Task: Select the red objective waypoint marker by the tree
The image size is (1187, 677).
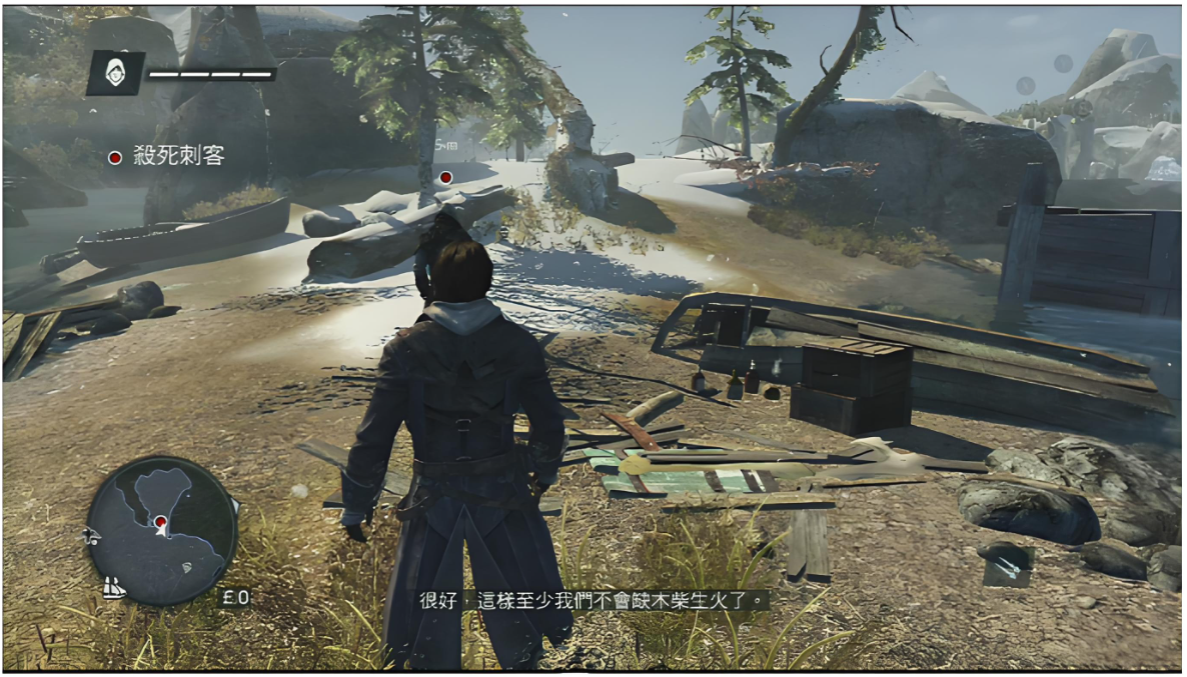Action: point(445,177)
